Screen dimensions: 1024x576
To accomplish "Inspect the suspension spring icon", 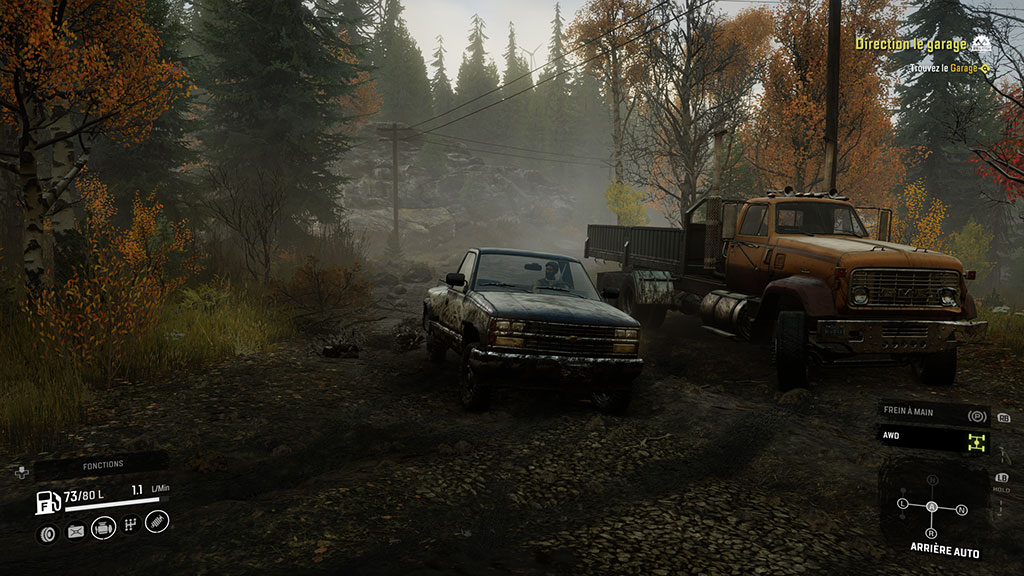I will pos(158,521).
